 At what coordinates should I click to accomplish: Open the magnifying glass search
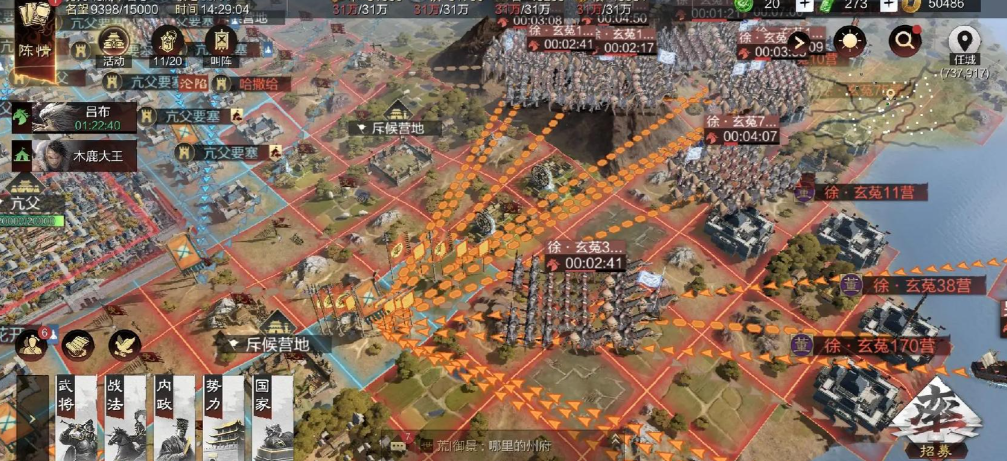906,41
